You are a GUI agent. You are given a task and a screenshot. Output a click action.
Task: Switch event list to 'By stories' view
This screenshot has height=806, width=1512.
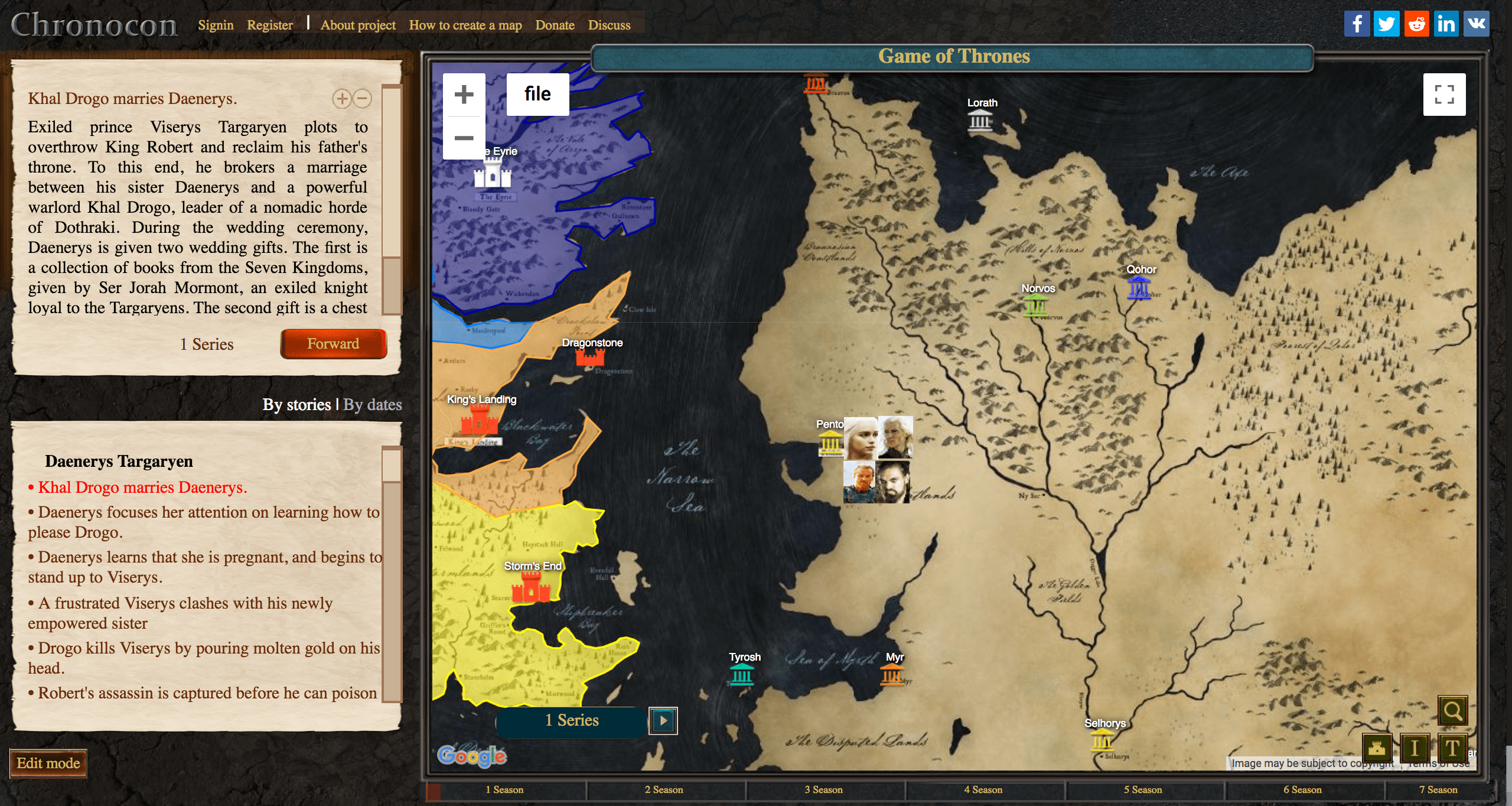pyautogui.click(x=298, y=404)
